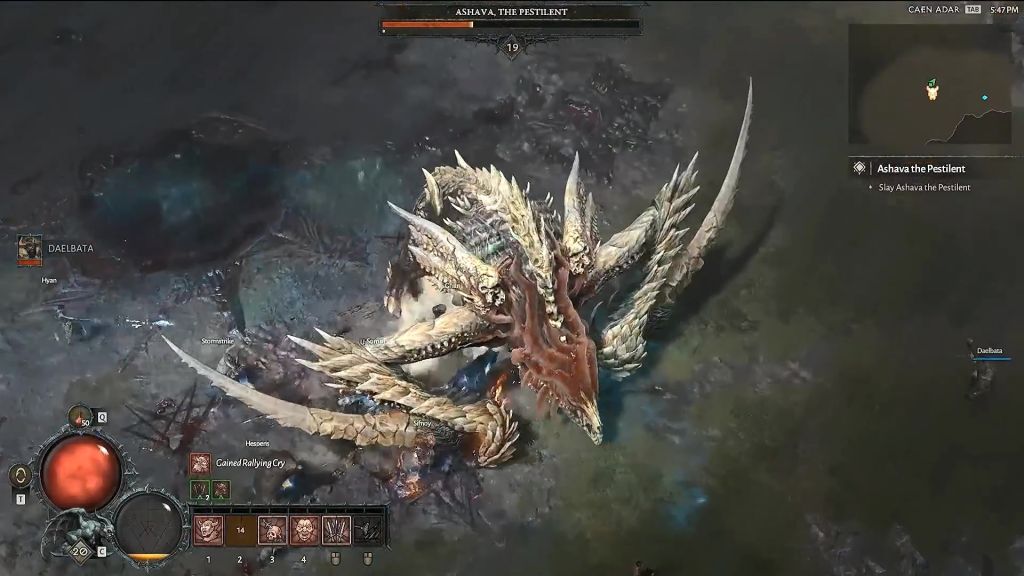Image resolution: width=1024 pixels, height=576 pixels.
Task: Select the Daelbata party member portrait
Action: coord(30,250)
